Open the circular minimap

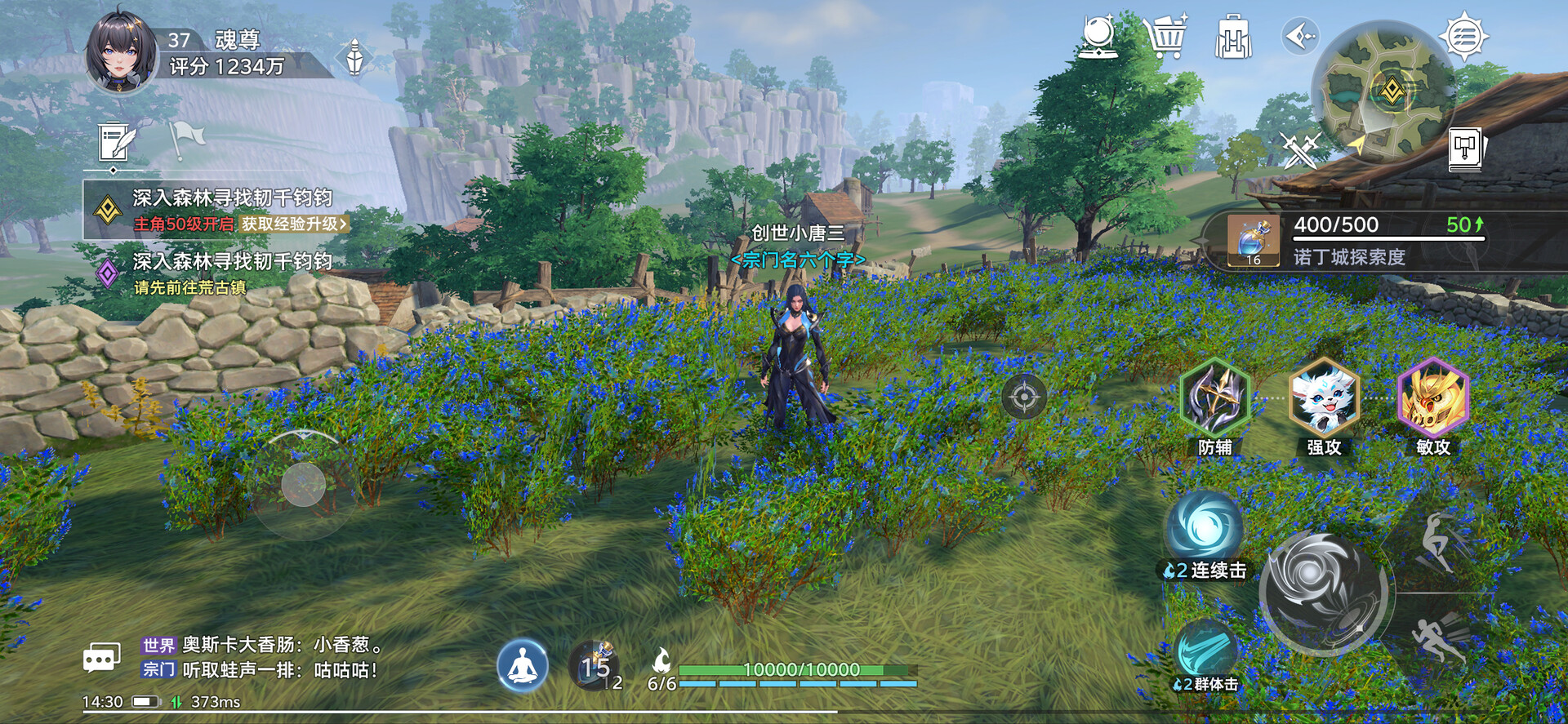1382,91
